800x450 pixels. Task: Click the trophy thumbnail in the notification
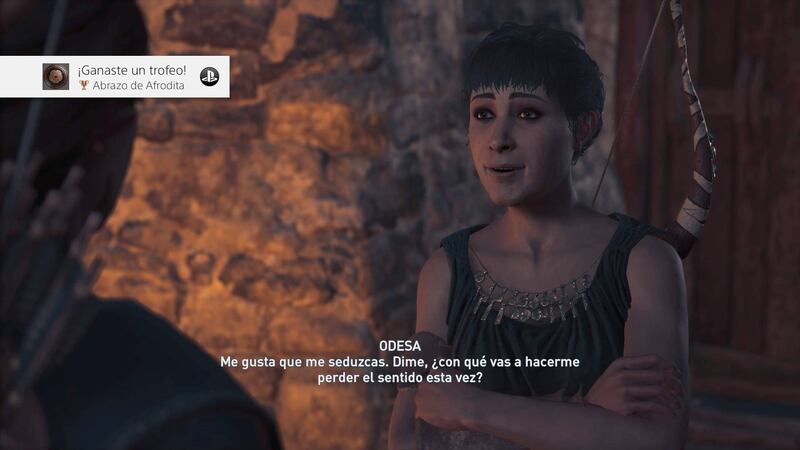click(x=56, y=76)
